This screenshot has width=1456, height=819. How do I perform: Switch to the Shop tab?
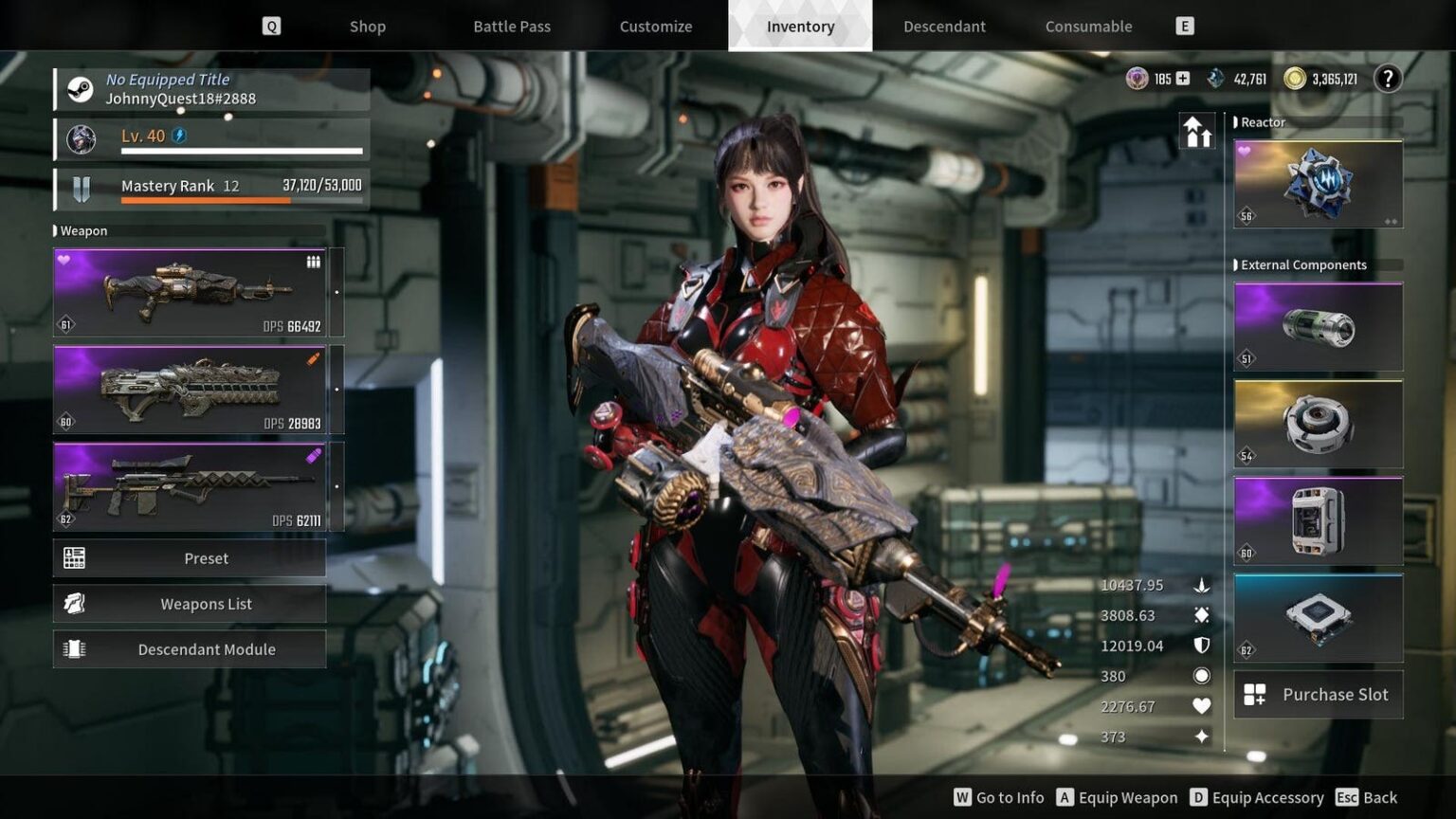tap(367, 26)
